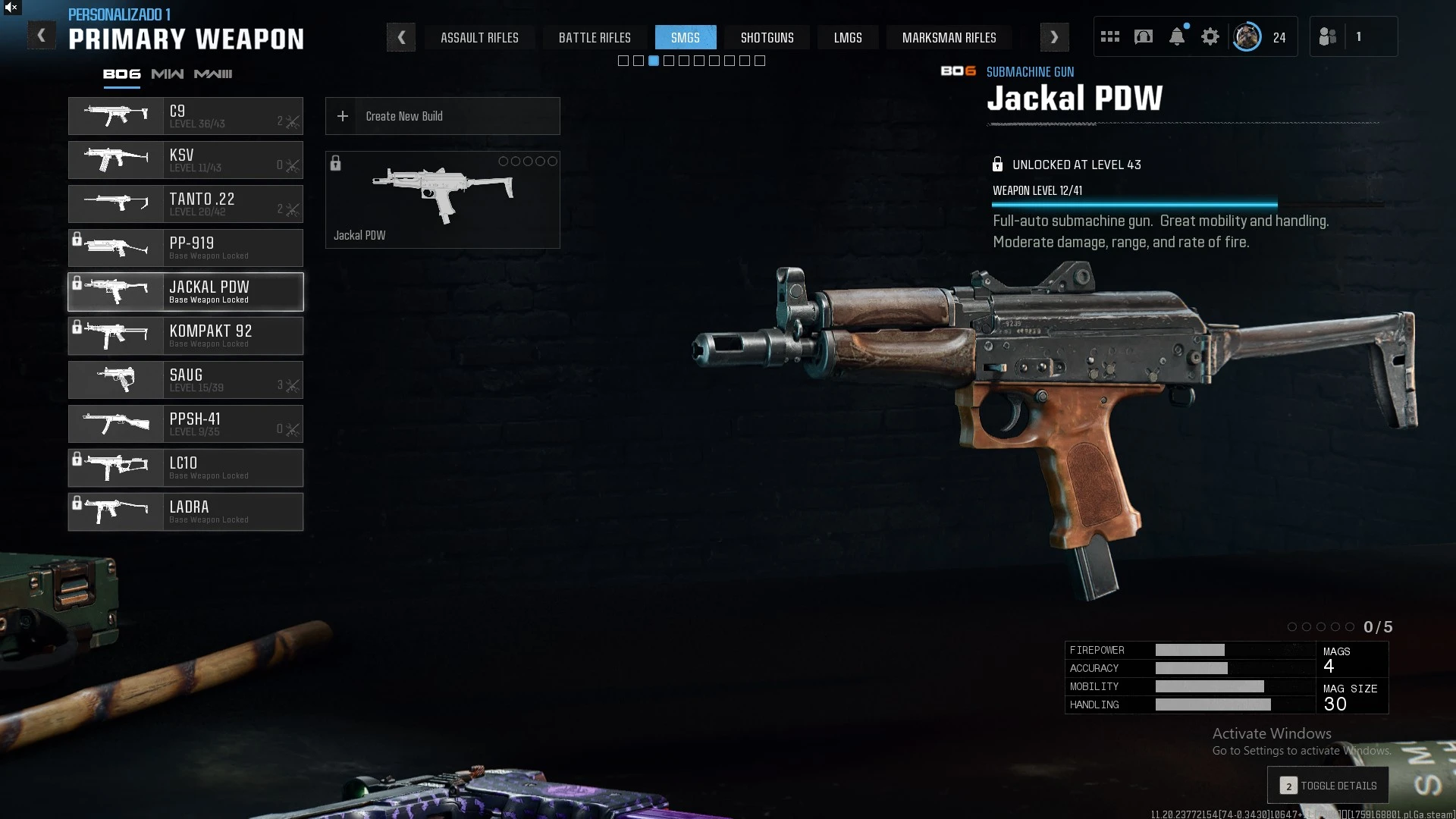Go back from Primary Weapon screen
Screen dimensions: 1456x819
[x=42, y=36]
